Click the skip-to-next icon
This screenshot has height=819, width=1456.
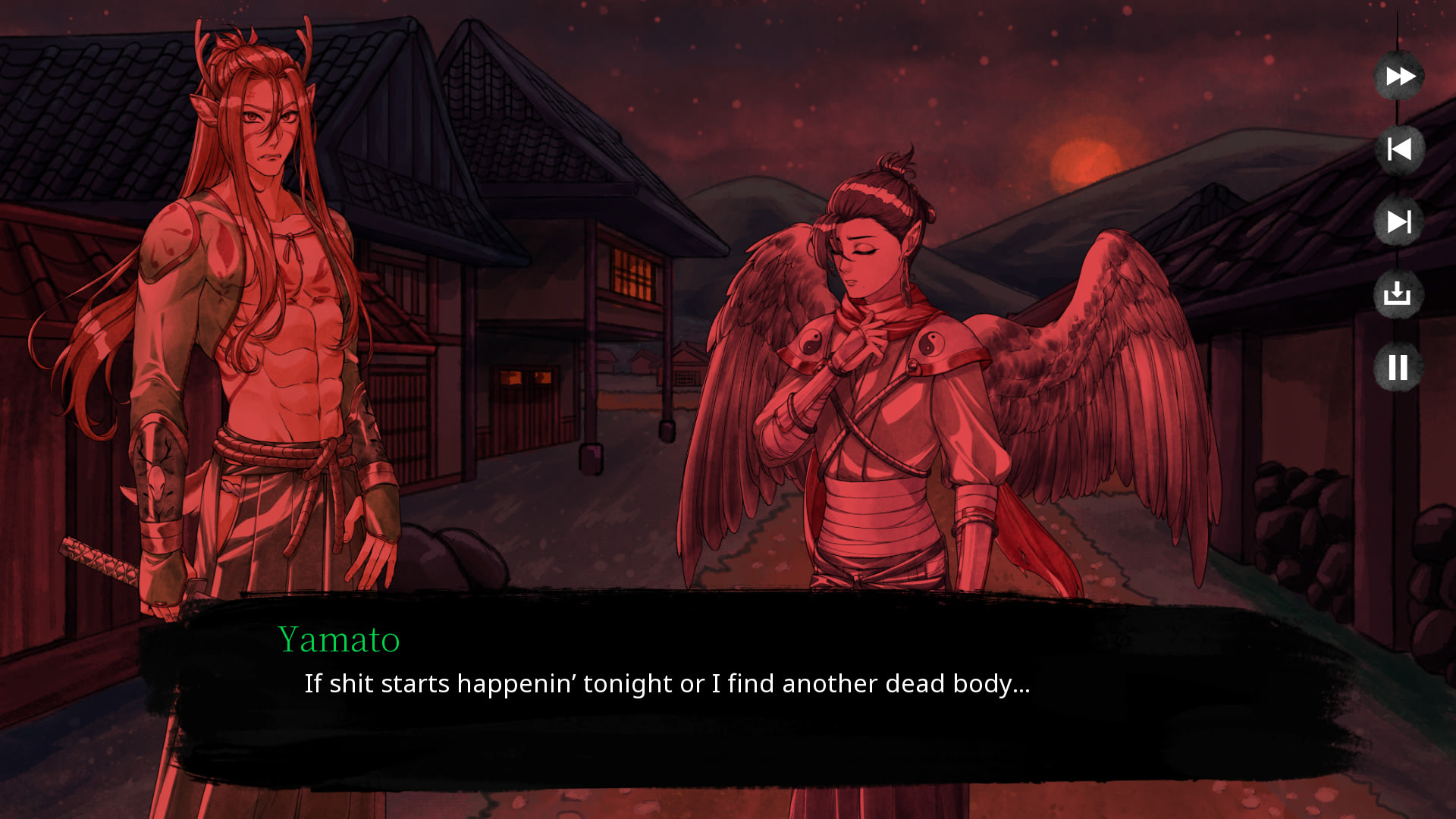coord(1399,222)
